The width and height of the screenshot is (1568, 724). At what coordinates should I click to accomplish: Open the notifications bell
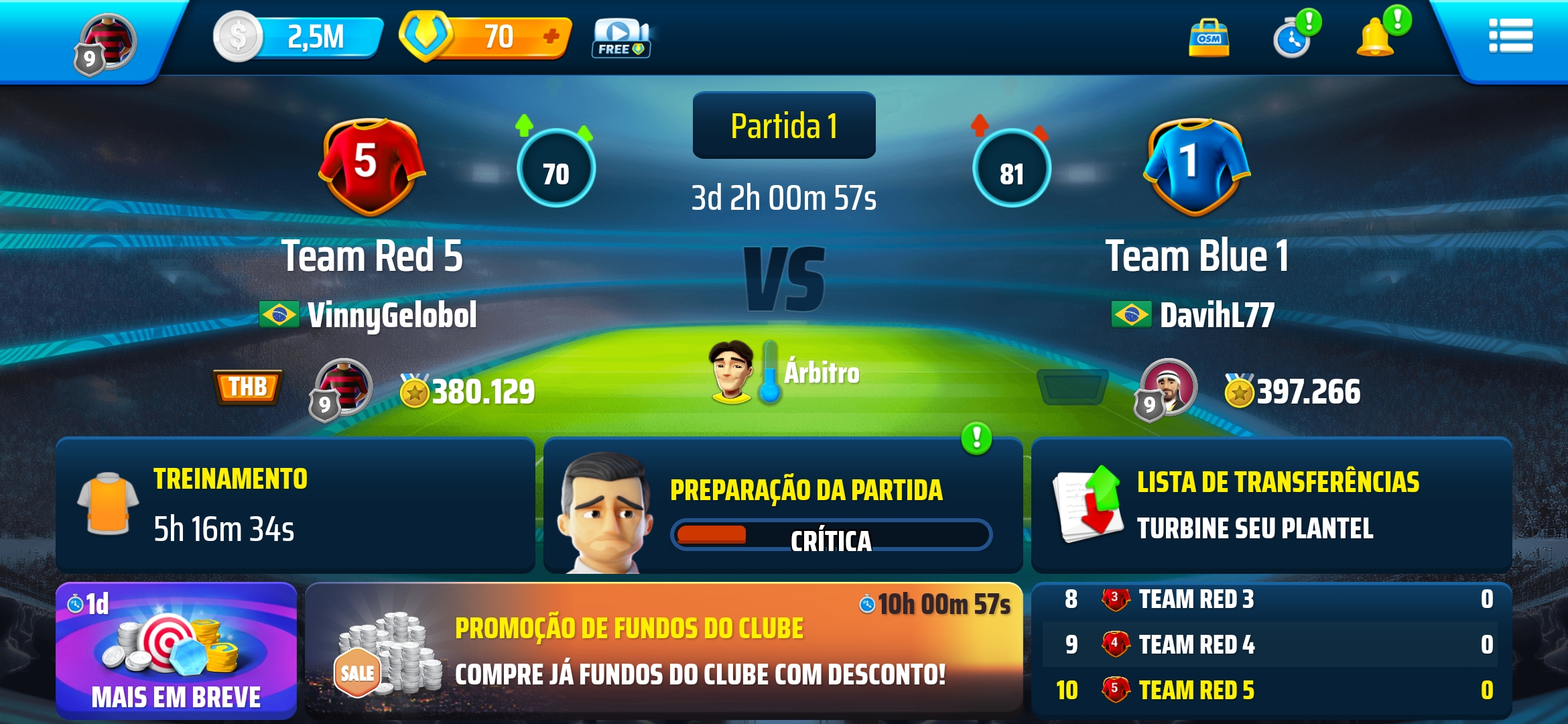1376,38
